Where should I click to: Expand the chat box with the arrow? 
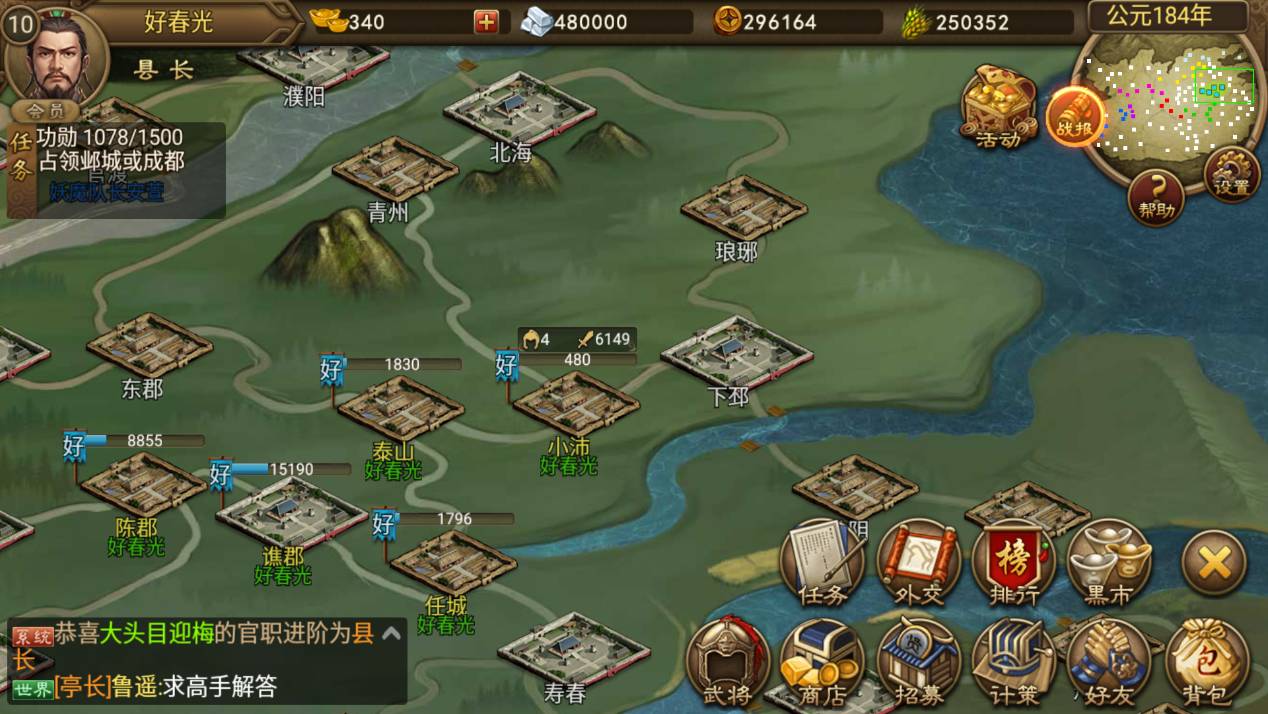click(x=392, y=632)
